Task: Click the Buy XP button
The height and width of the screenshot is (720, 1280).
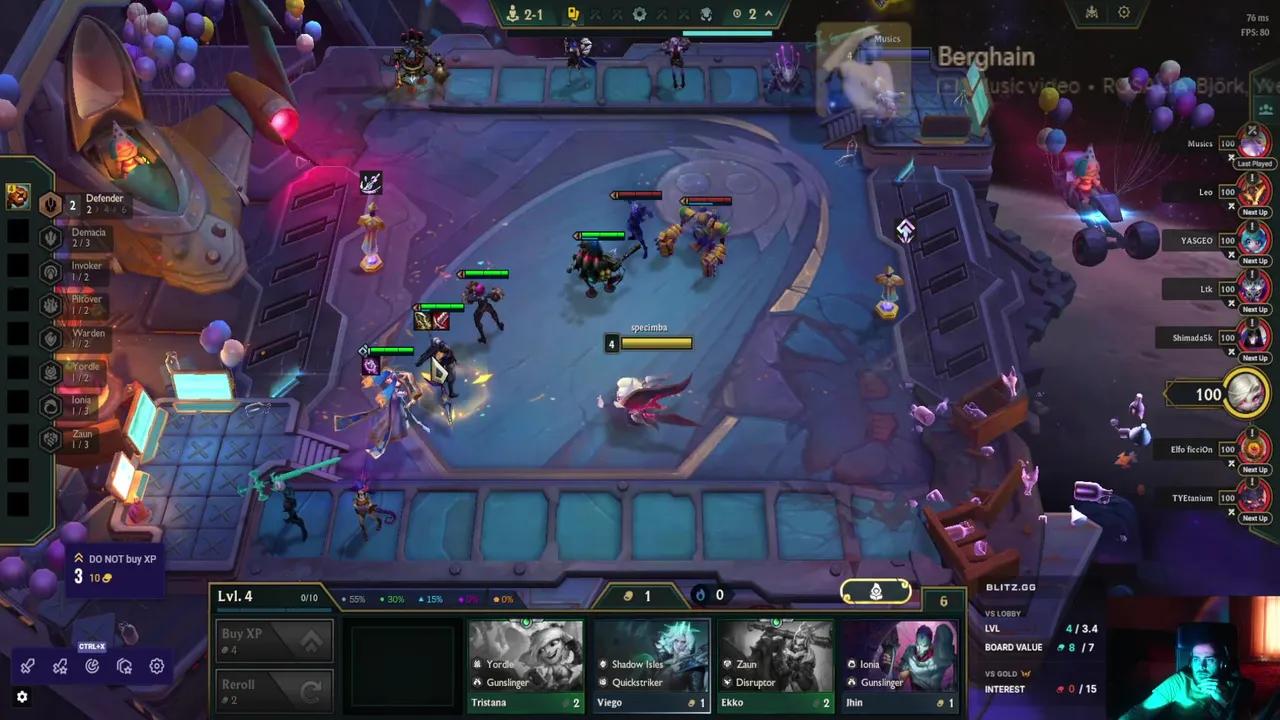Action: click(x=274, y=640)
